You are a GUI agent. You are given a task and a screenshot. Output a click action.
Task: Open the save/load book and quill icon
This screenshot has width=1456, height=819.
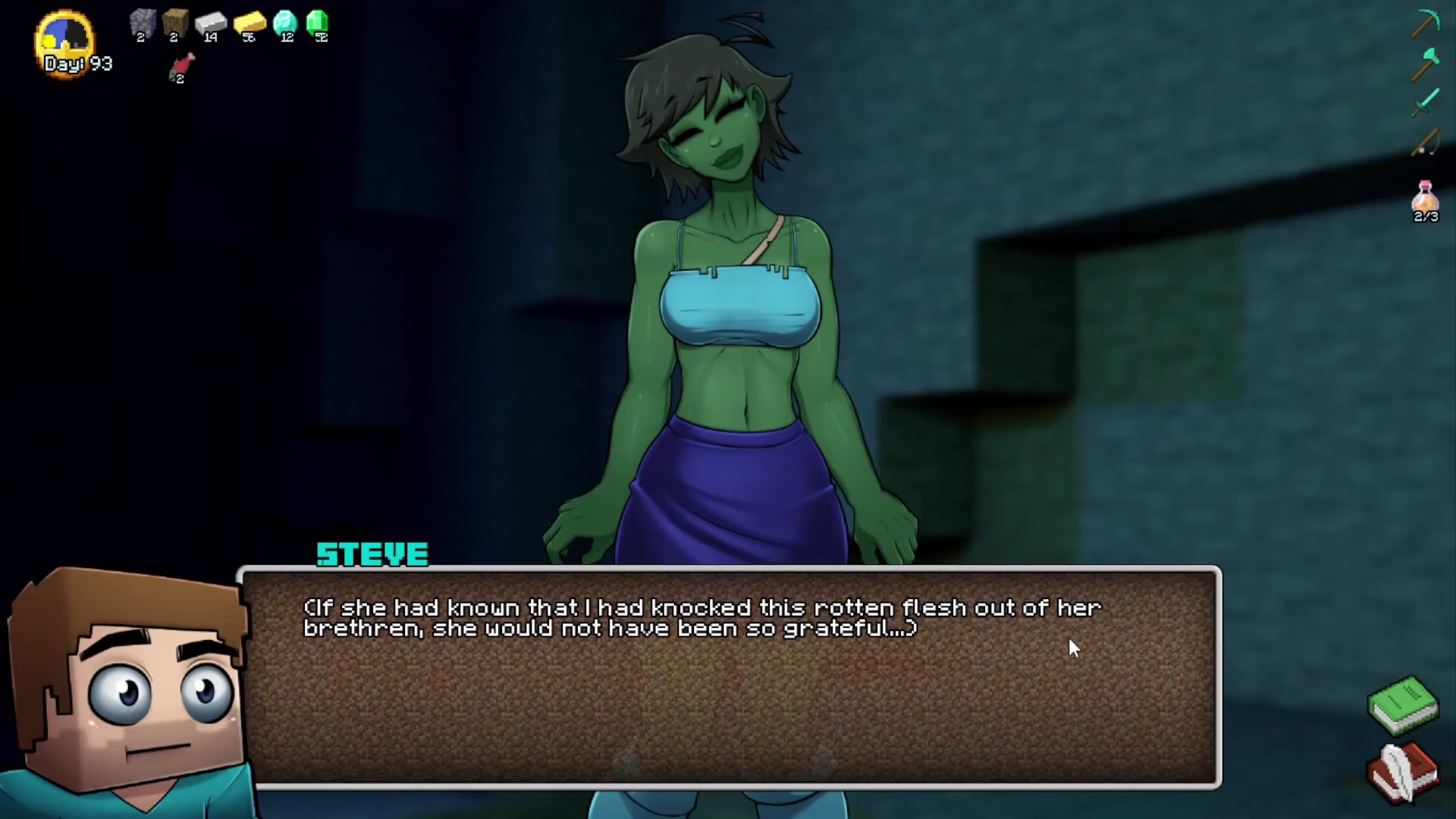[x=1404, y=770]
